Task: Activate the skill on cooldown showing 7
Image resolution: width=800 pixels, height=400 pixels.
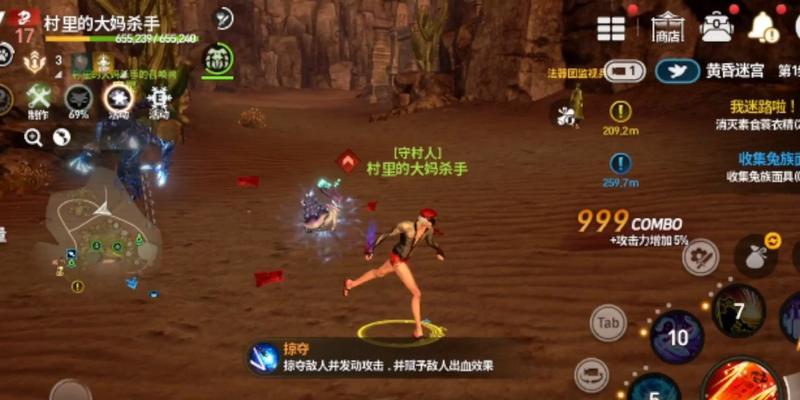Action: (x=739, y=311)
